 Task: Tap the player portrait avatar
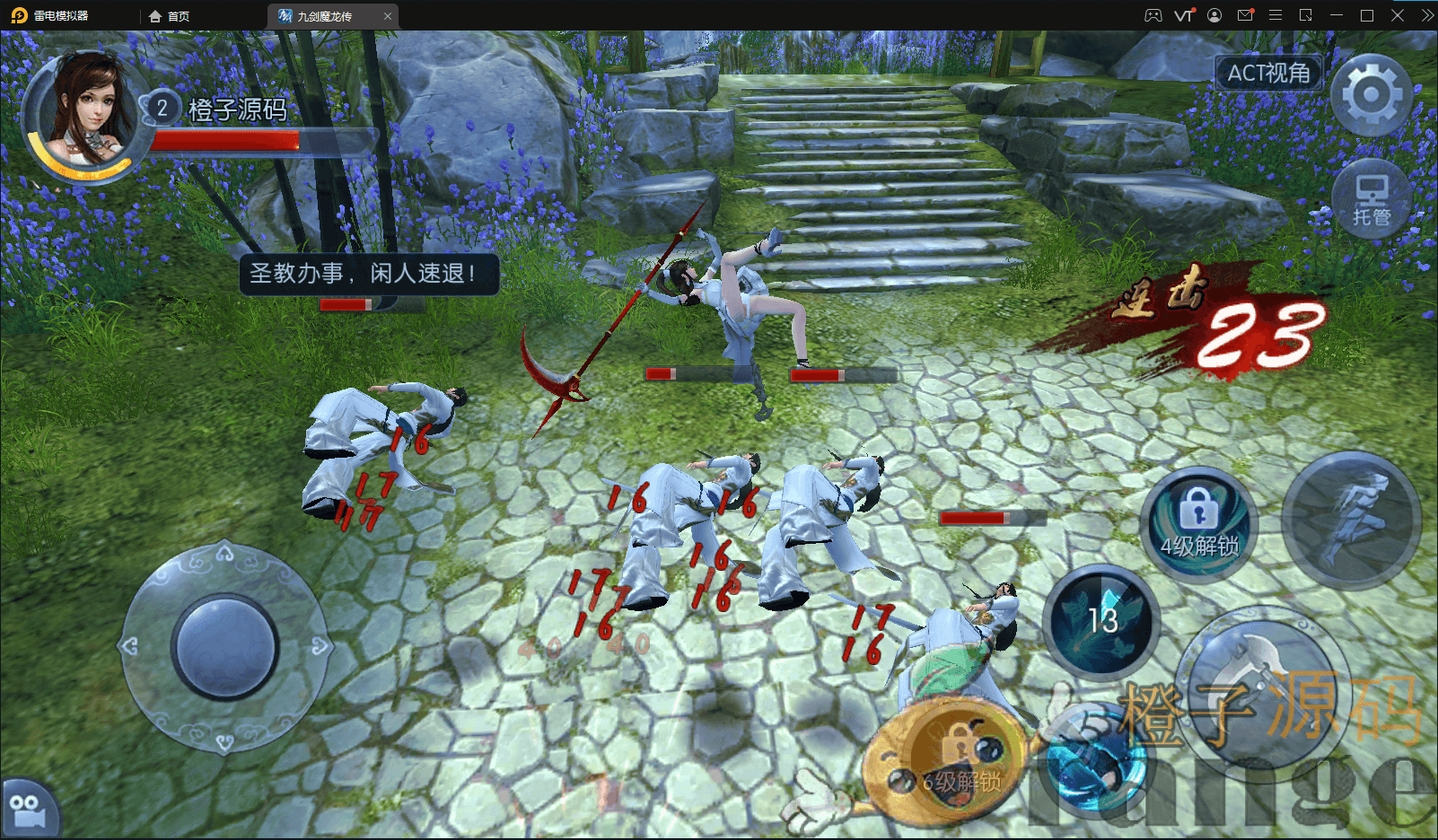click(84, 117)
